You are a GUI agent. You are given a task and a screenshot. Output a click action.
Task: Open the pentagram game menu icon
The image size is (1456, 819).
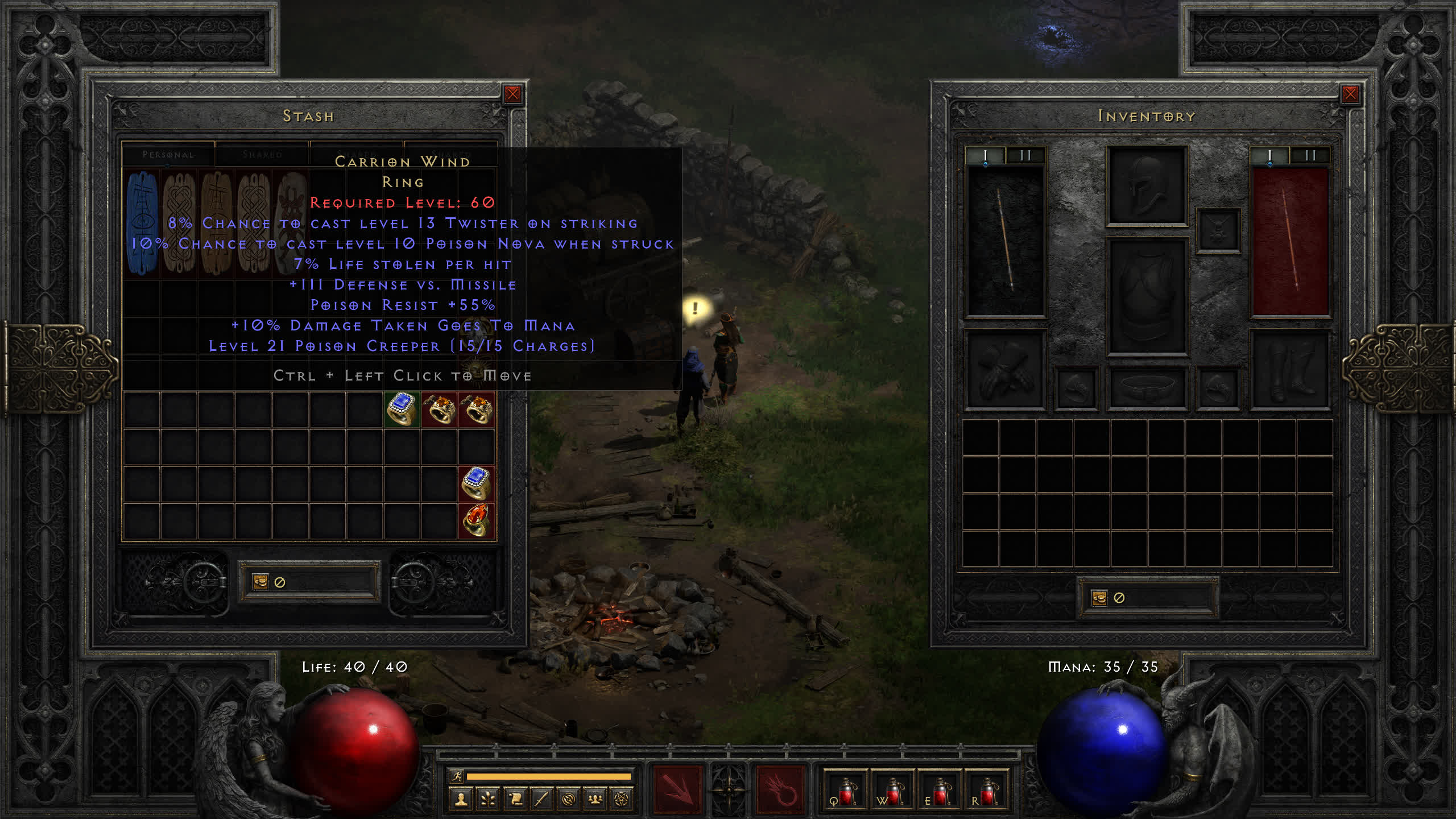point(622,800)
